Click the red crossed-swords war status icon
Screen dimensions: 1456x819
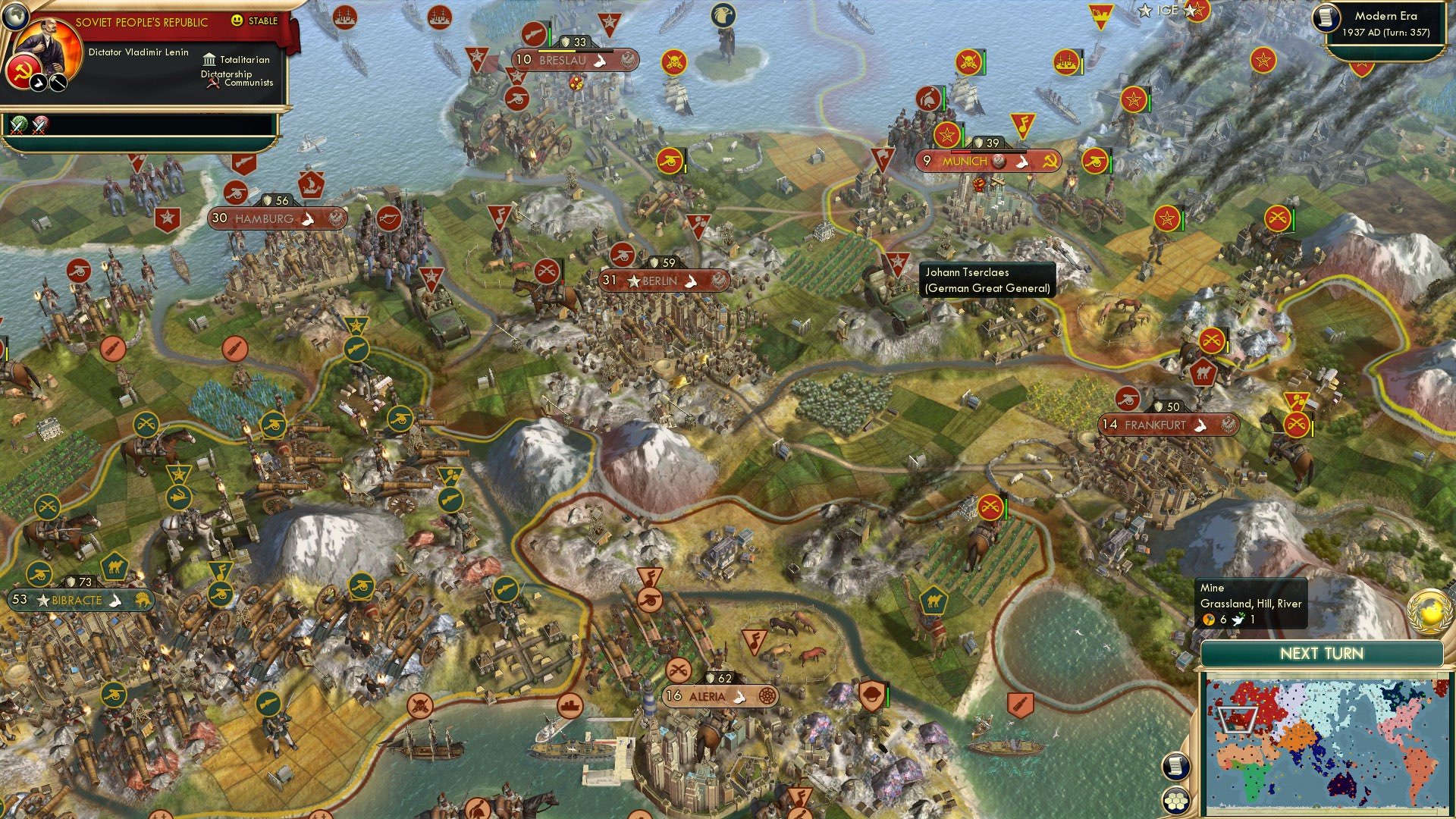(40, 125)
